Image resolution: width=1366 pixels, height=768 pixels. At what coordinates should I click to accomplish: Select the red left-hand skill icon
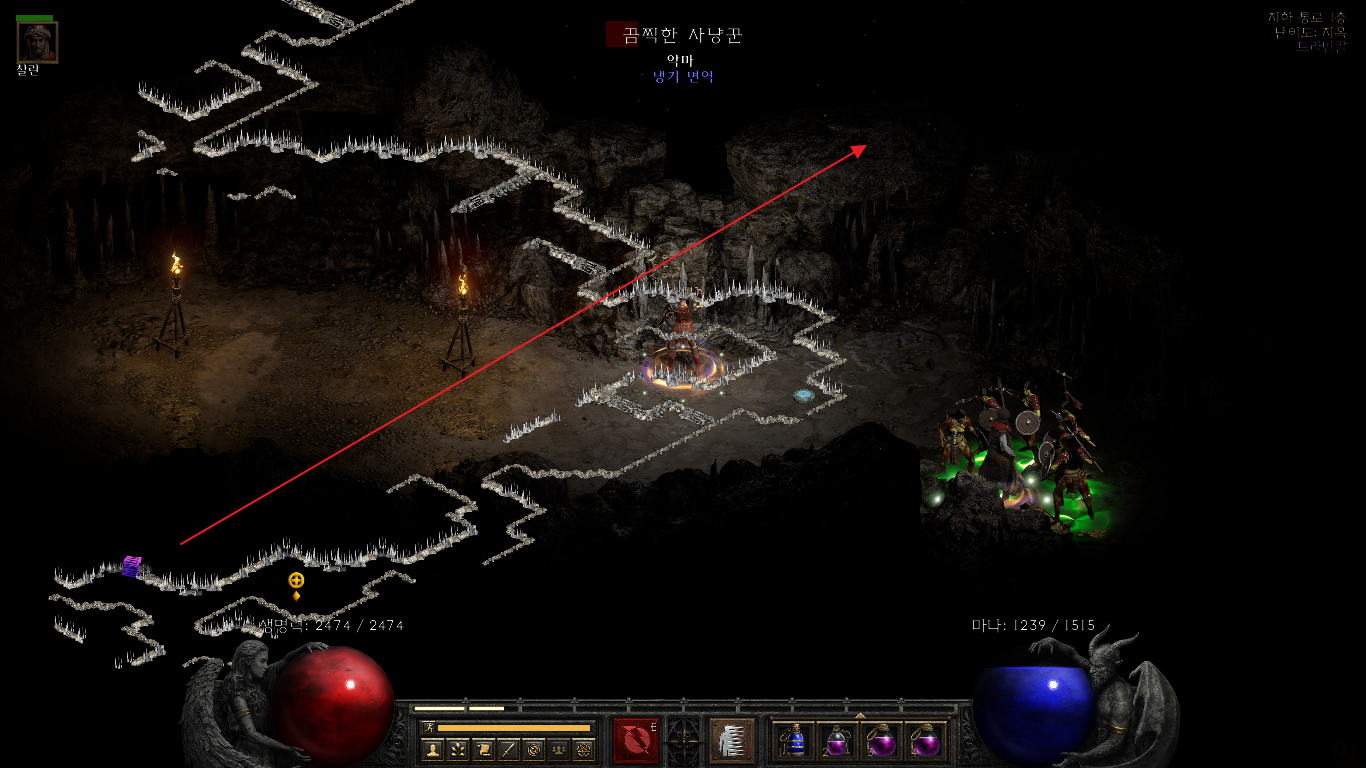pyautogui.click(x=636, y=740)
